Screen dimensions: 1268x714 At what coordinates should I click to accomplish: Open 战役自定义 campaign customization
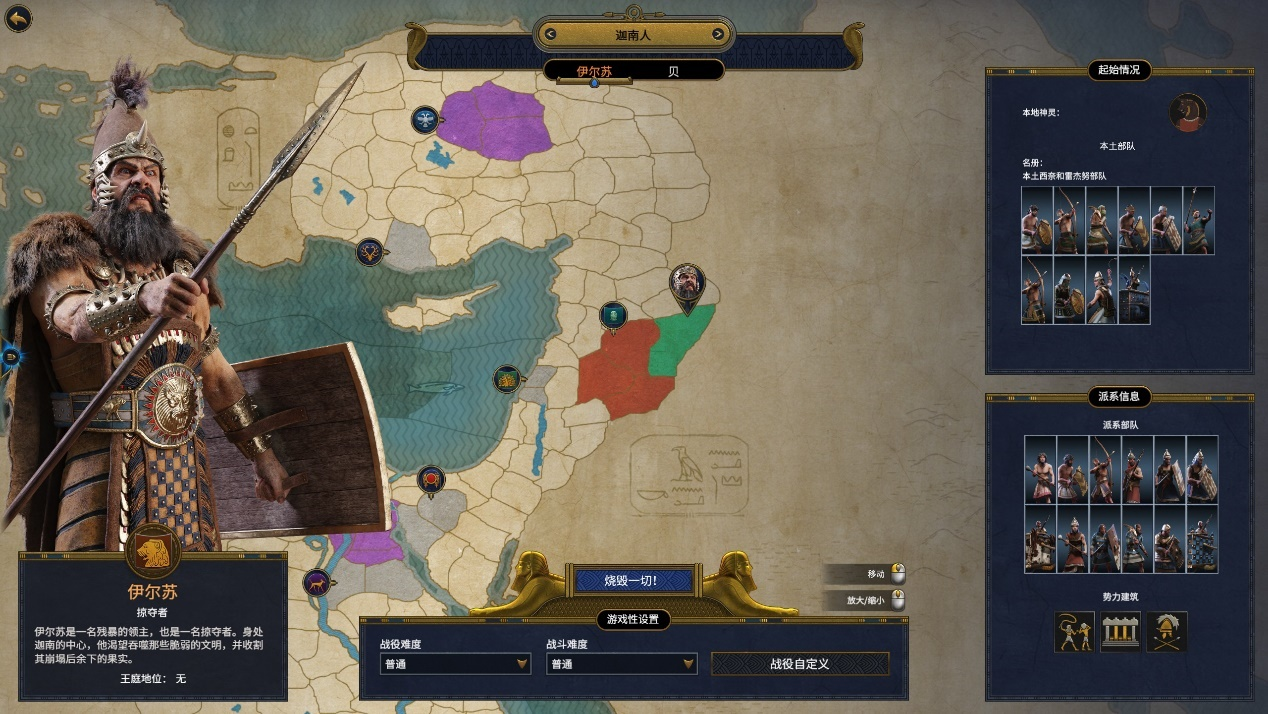pyautogui.click(x=799, y=664)
